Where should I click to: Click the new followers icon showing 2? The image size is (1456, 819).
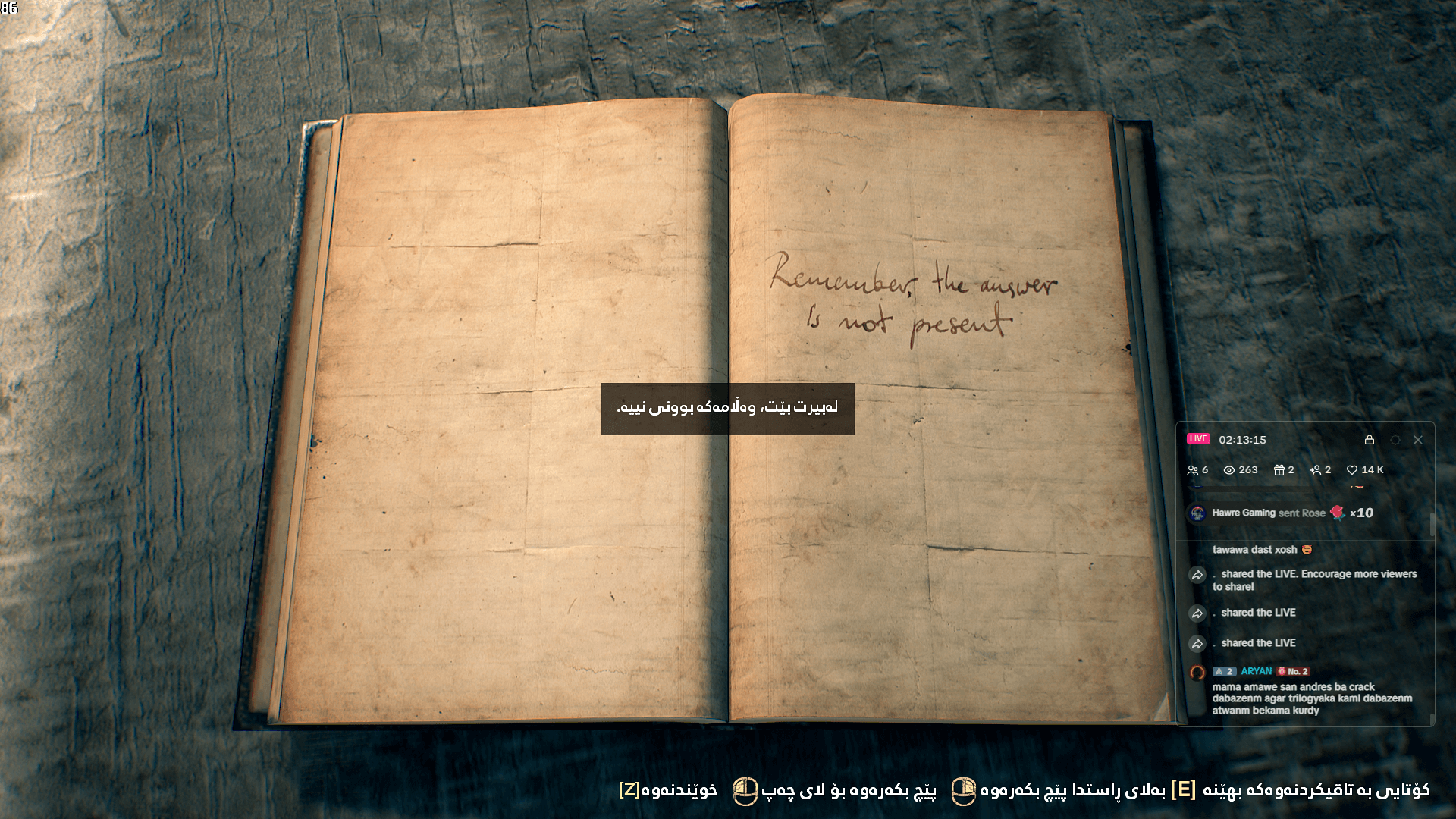click(x=1316, y=469)
